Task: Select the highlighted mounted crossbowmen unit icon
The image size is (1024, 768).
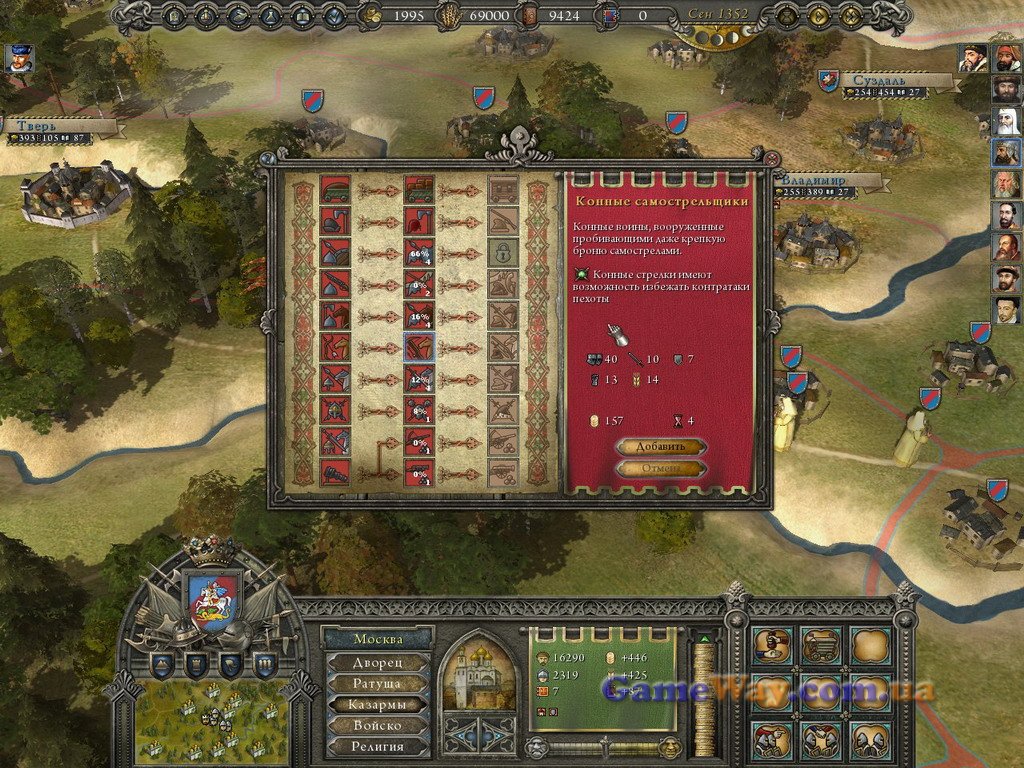Action: pos(418,347)
